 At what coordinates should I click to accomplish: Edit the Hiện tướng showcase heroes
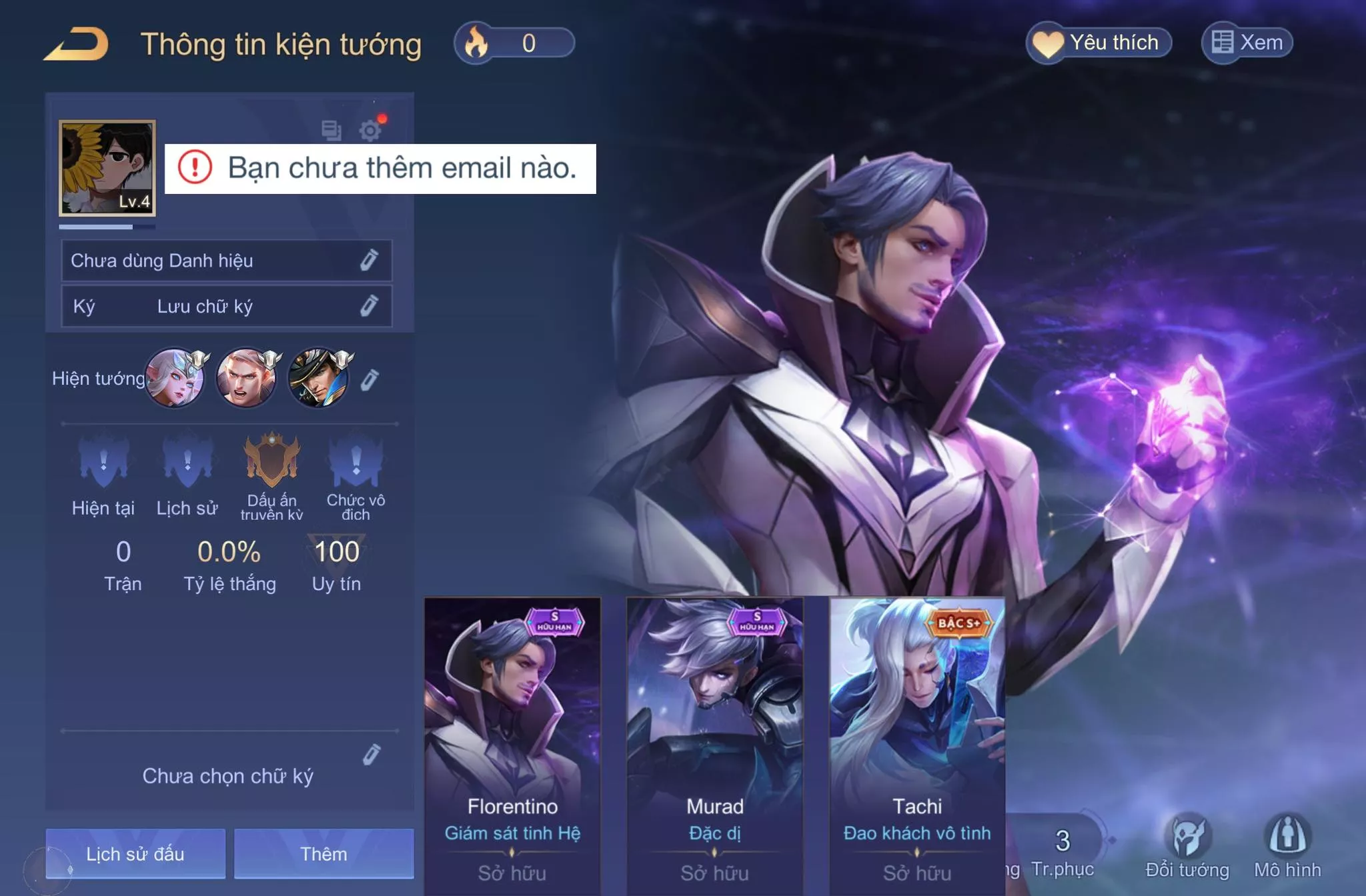coord(370,379)
